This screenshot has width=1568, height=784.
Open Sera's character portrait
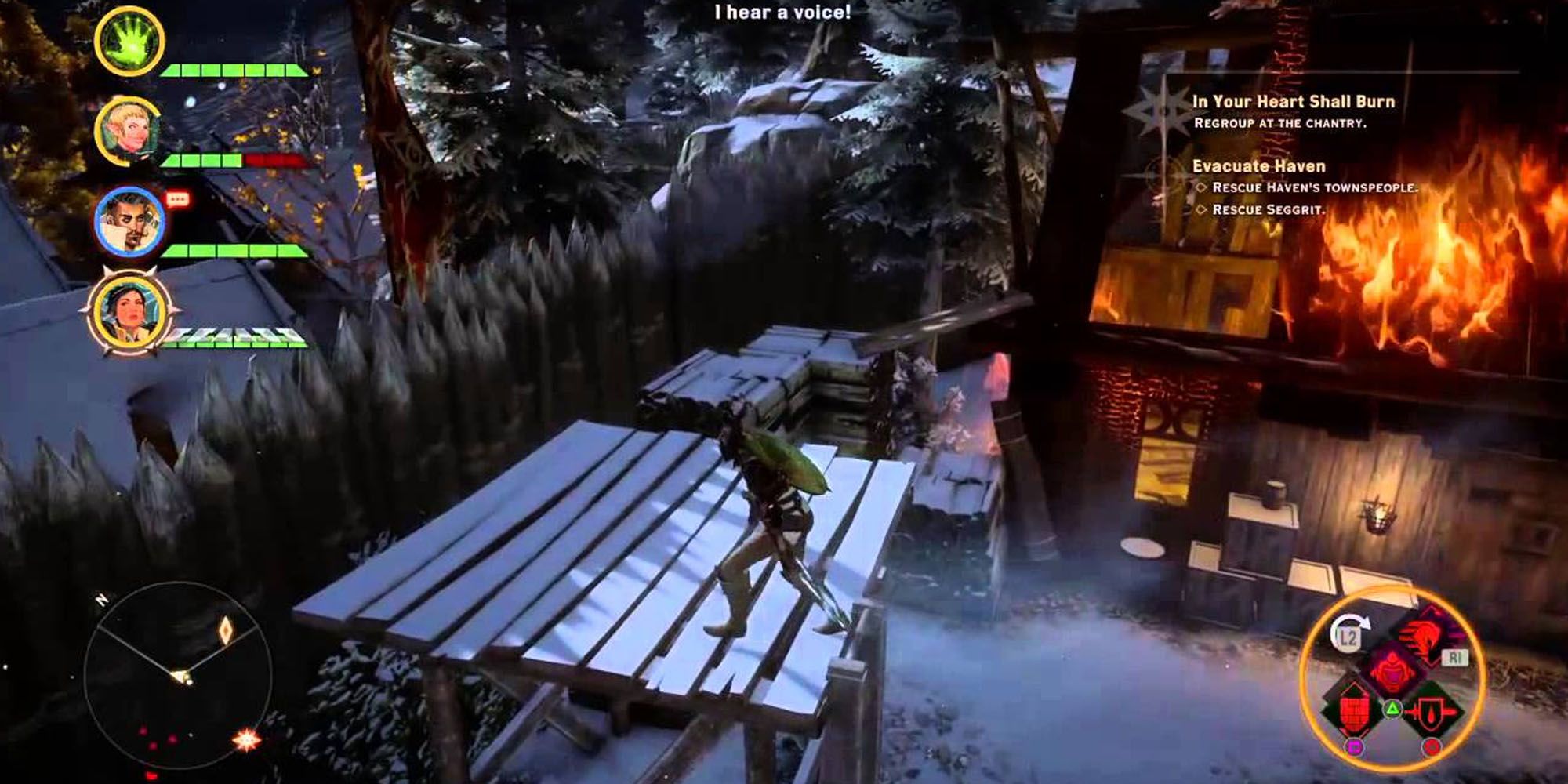tap(129, 128)
